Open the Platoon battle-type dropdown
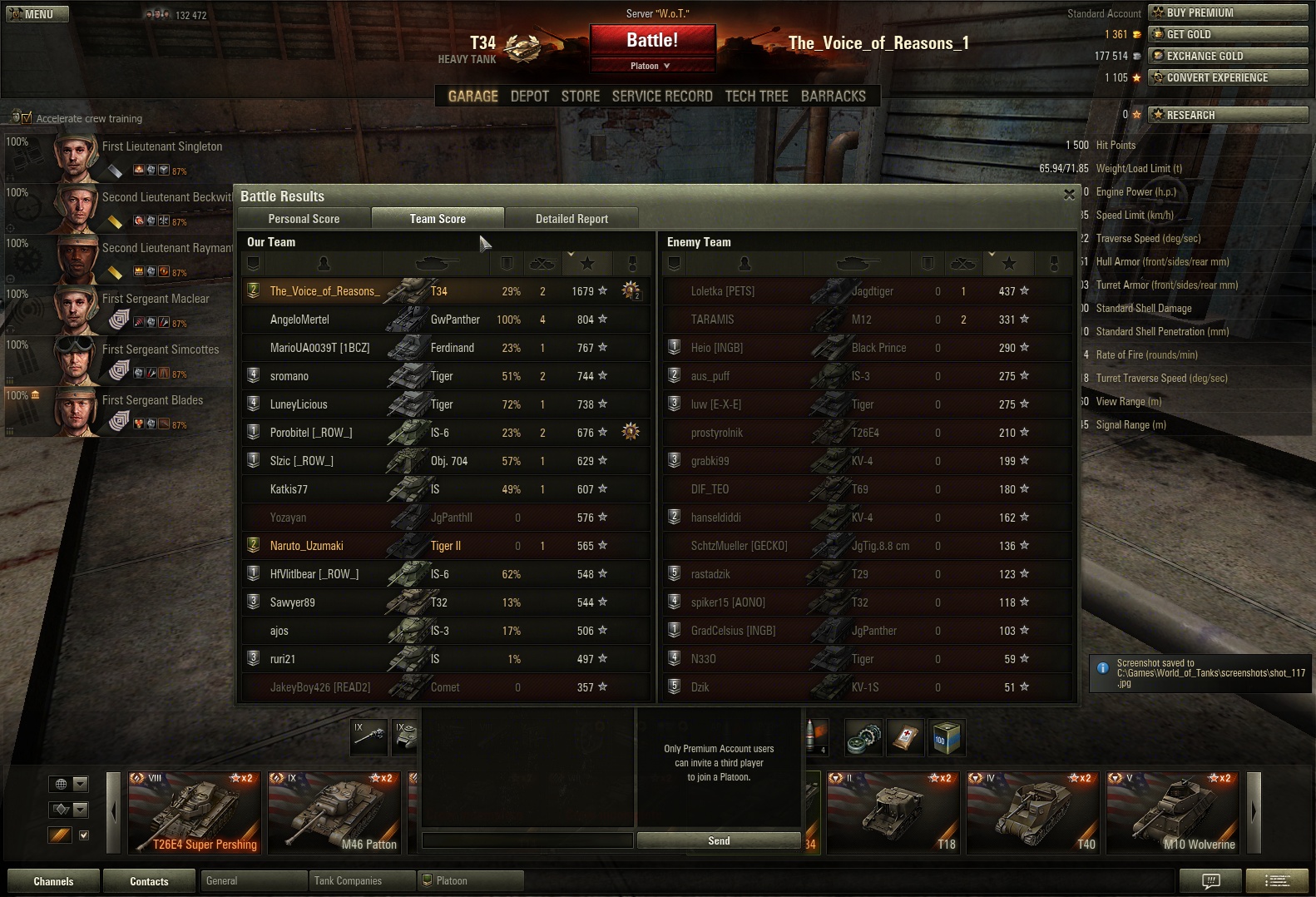 [x=651, y=66]
